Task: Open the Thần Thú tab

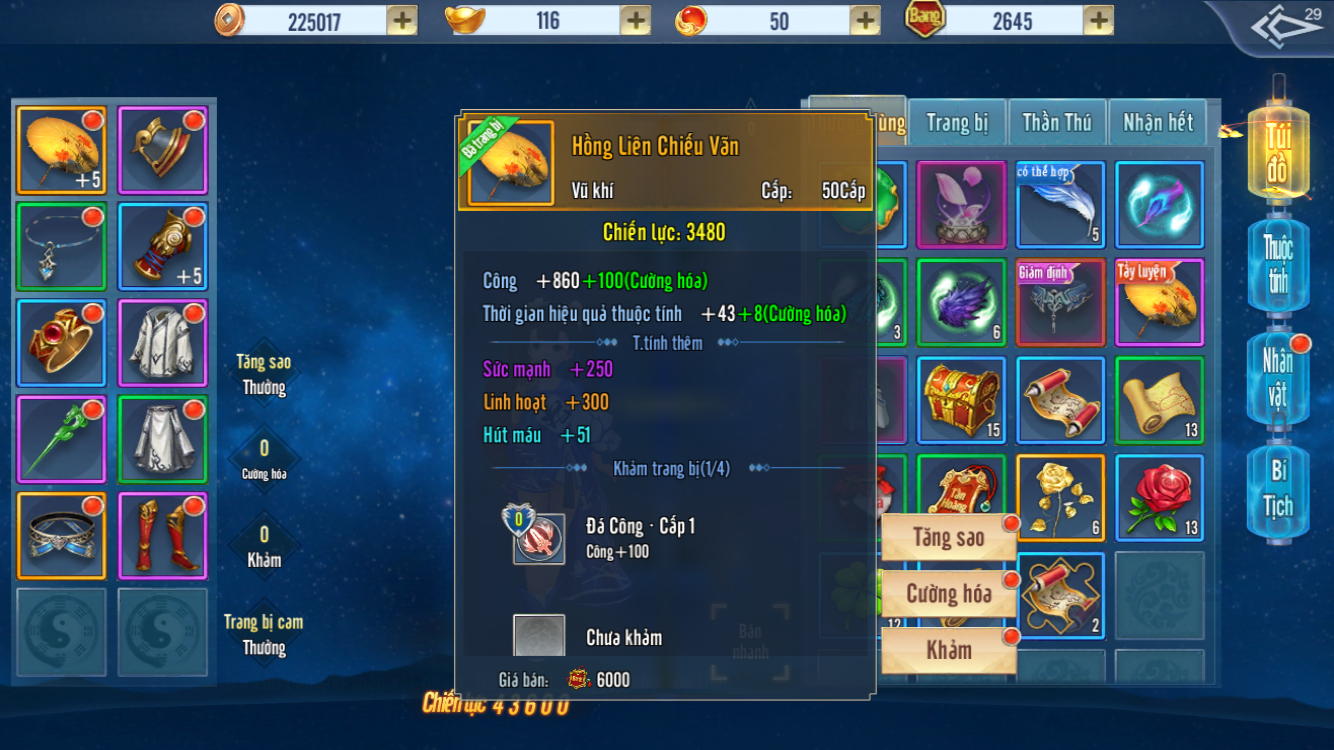Action: [x=1056, y=123]
